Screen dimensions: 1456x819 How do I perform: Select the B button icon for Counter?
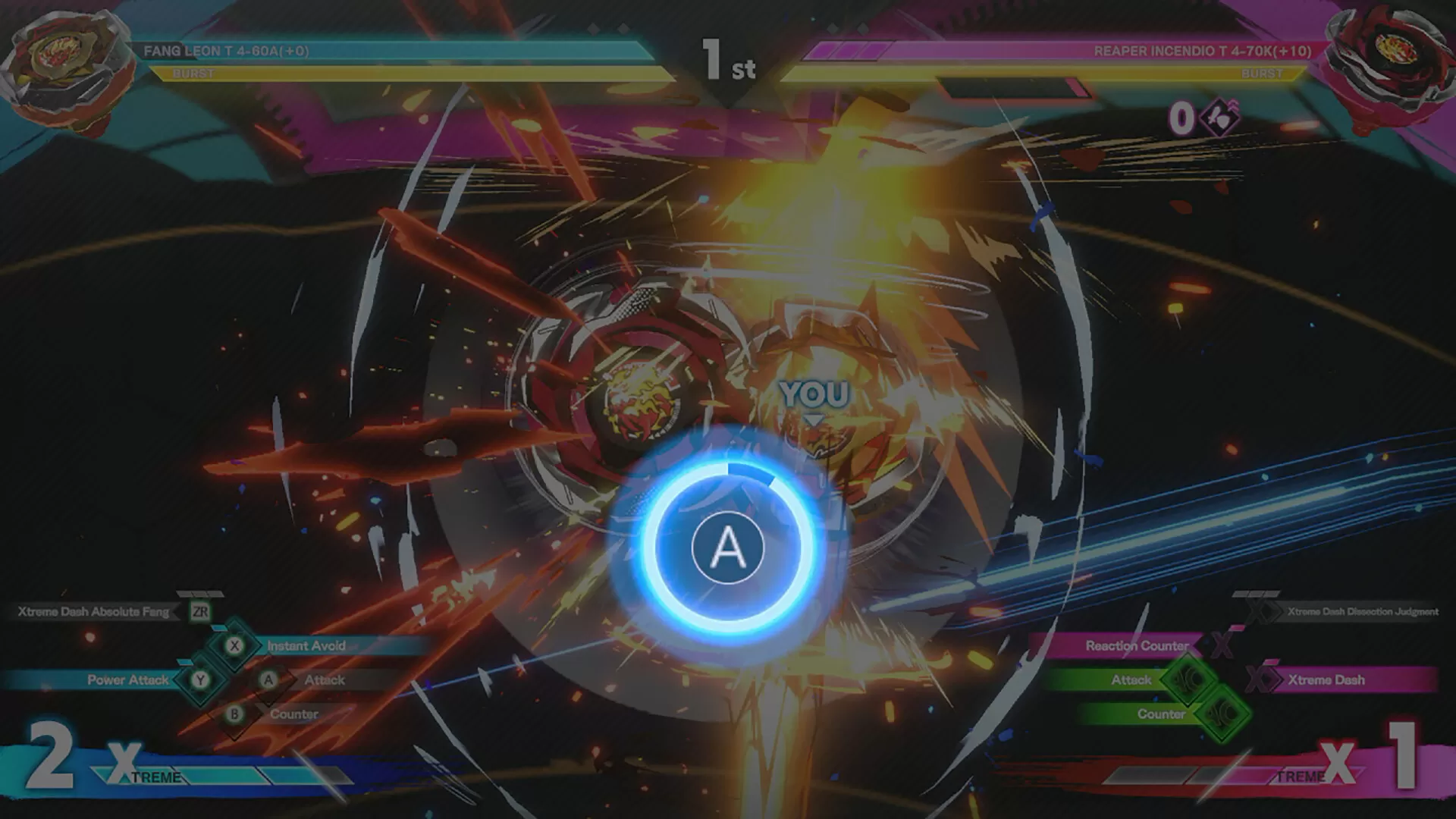pyautogui.click(x=235, y=714)
